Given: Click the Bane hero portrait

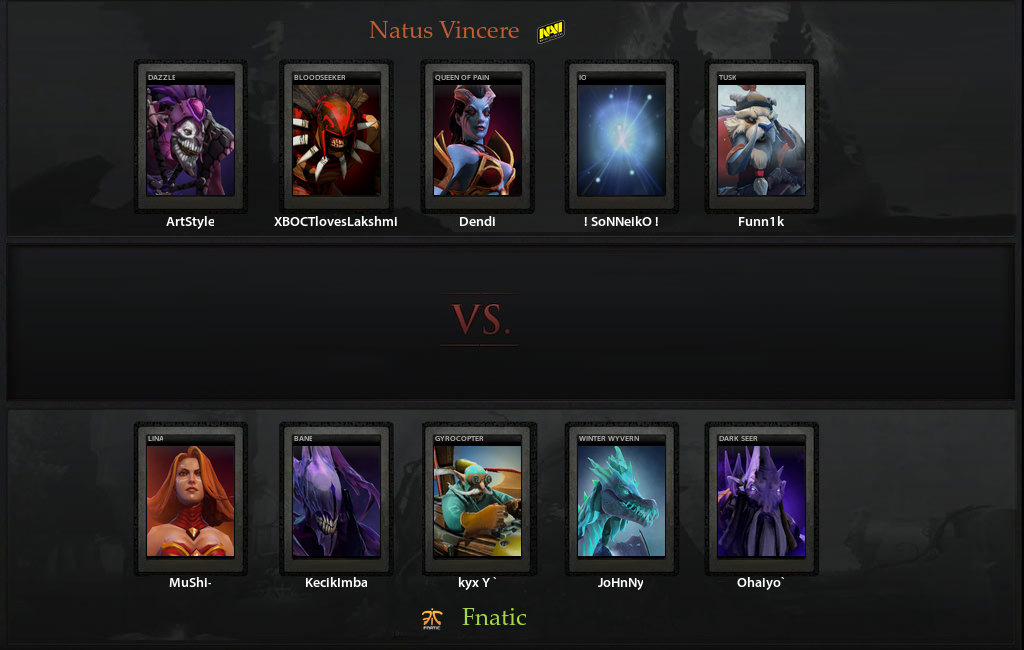Looking at the screenshot, I should tap(336, 500).
